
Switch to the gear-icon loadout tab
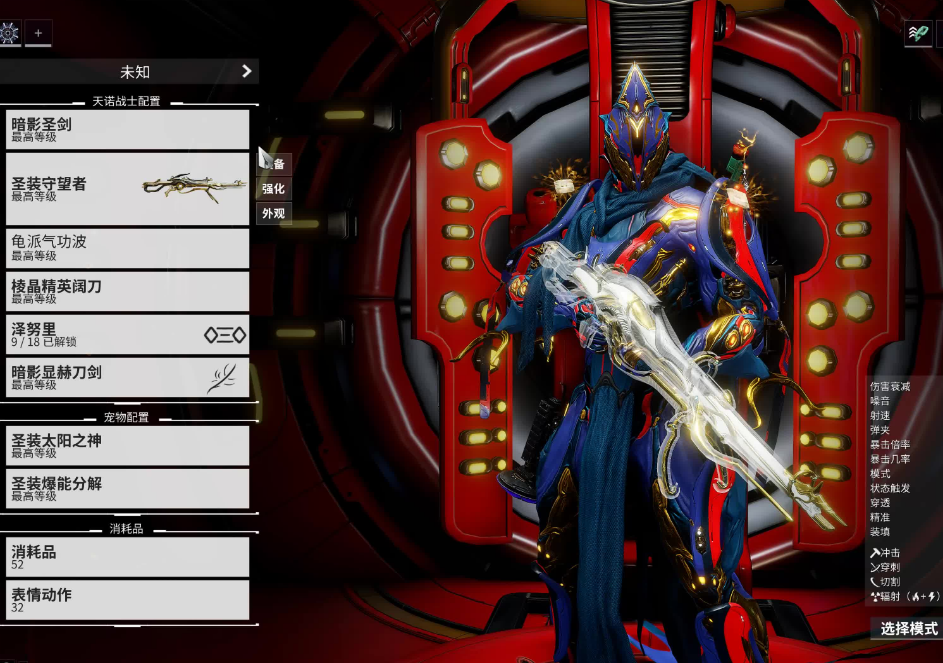pos(10,33)
